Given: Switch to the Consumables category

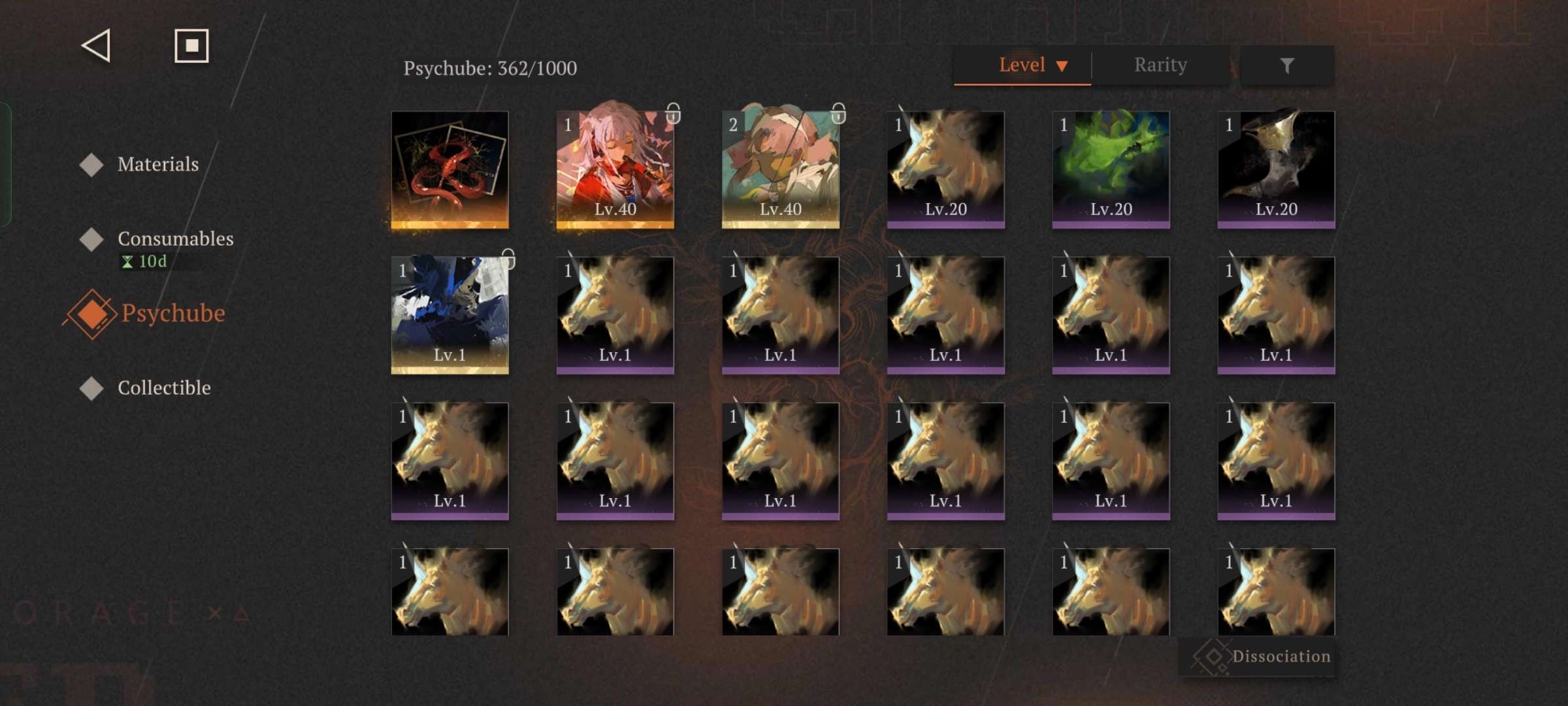Looking at the screenshot, I should pyautogui.click(x=175, y=239).
